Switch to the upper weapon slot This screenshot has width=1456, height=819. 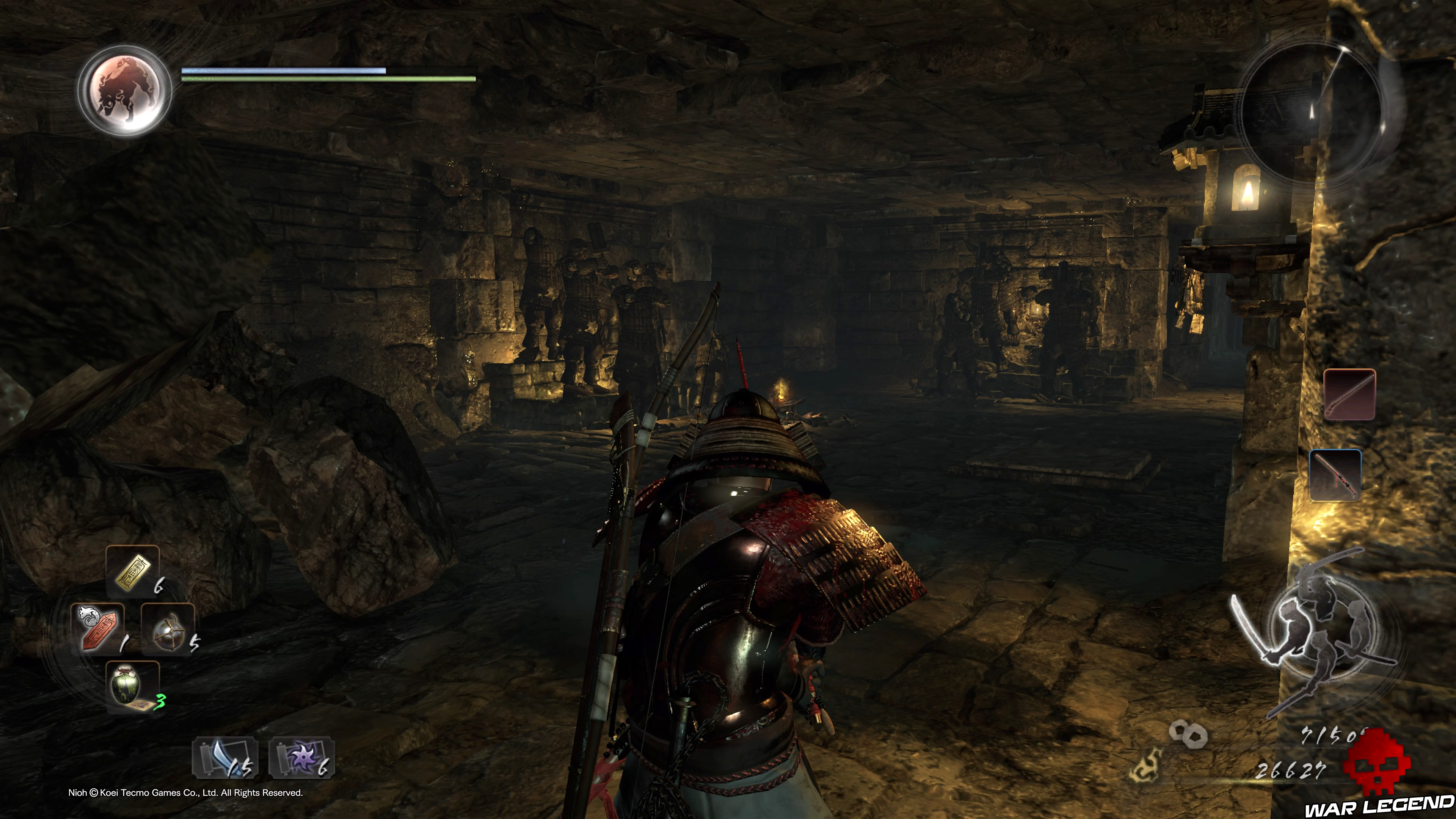coord(1349,394)
